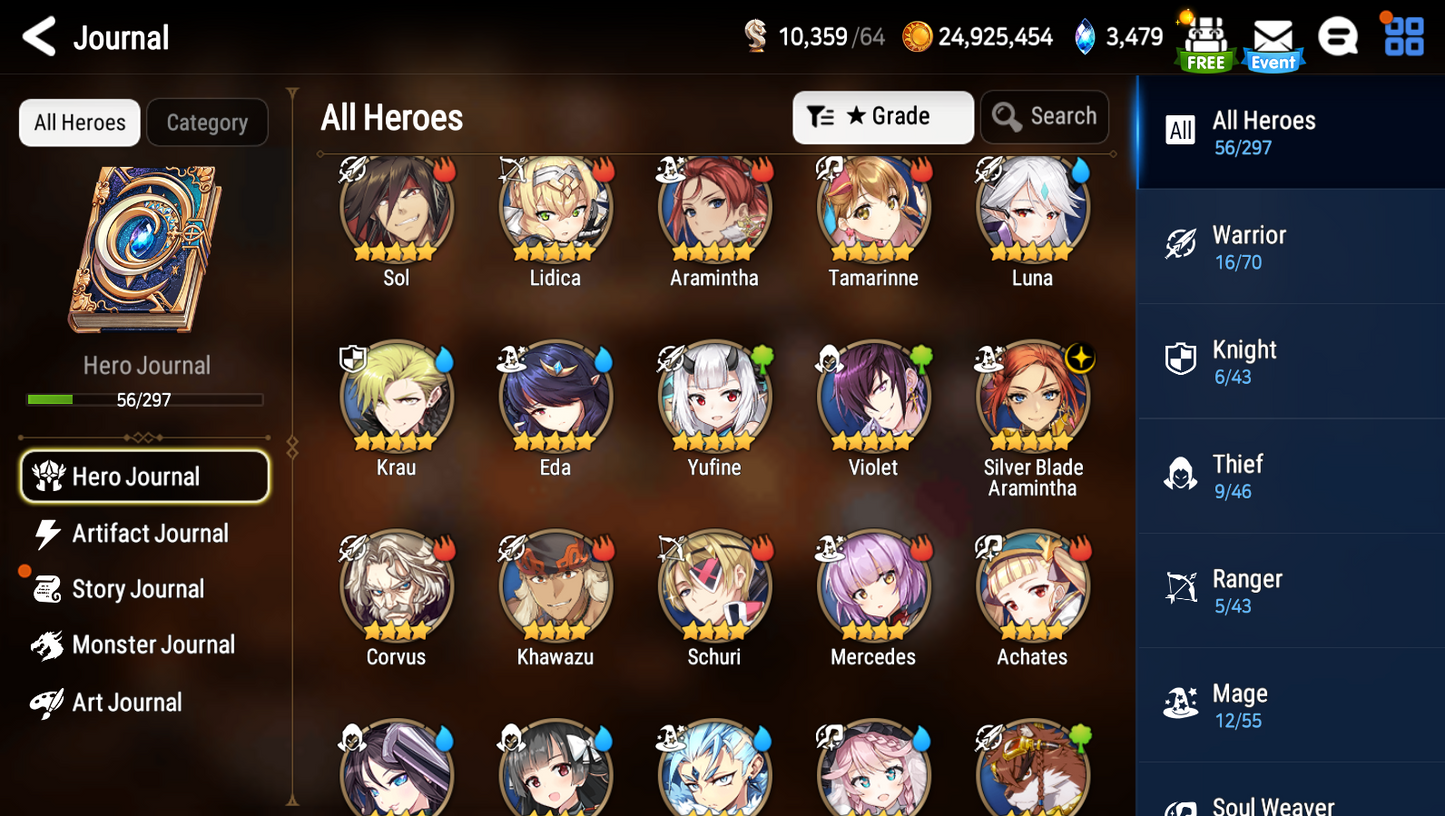Choose Silver Blade Aramintha portrait
The height and width of the screenshot is (816, 1445).
click(1032, 398)
